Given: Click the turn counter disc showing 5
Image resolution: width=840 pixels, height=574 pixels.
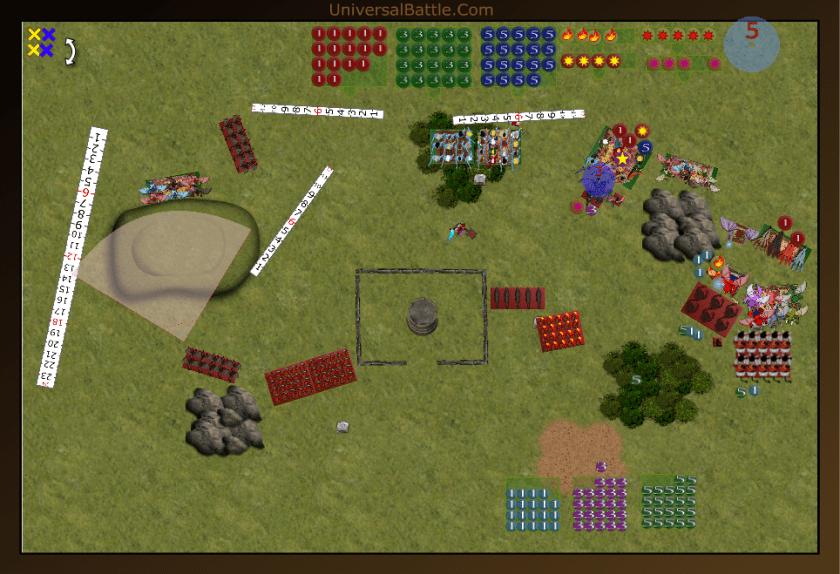Looking at the screenshot, I should click(x=751, y=43).
